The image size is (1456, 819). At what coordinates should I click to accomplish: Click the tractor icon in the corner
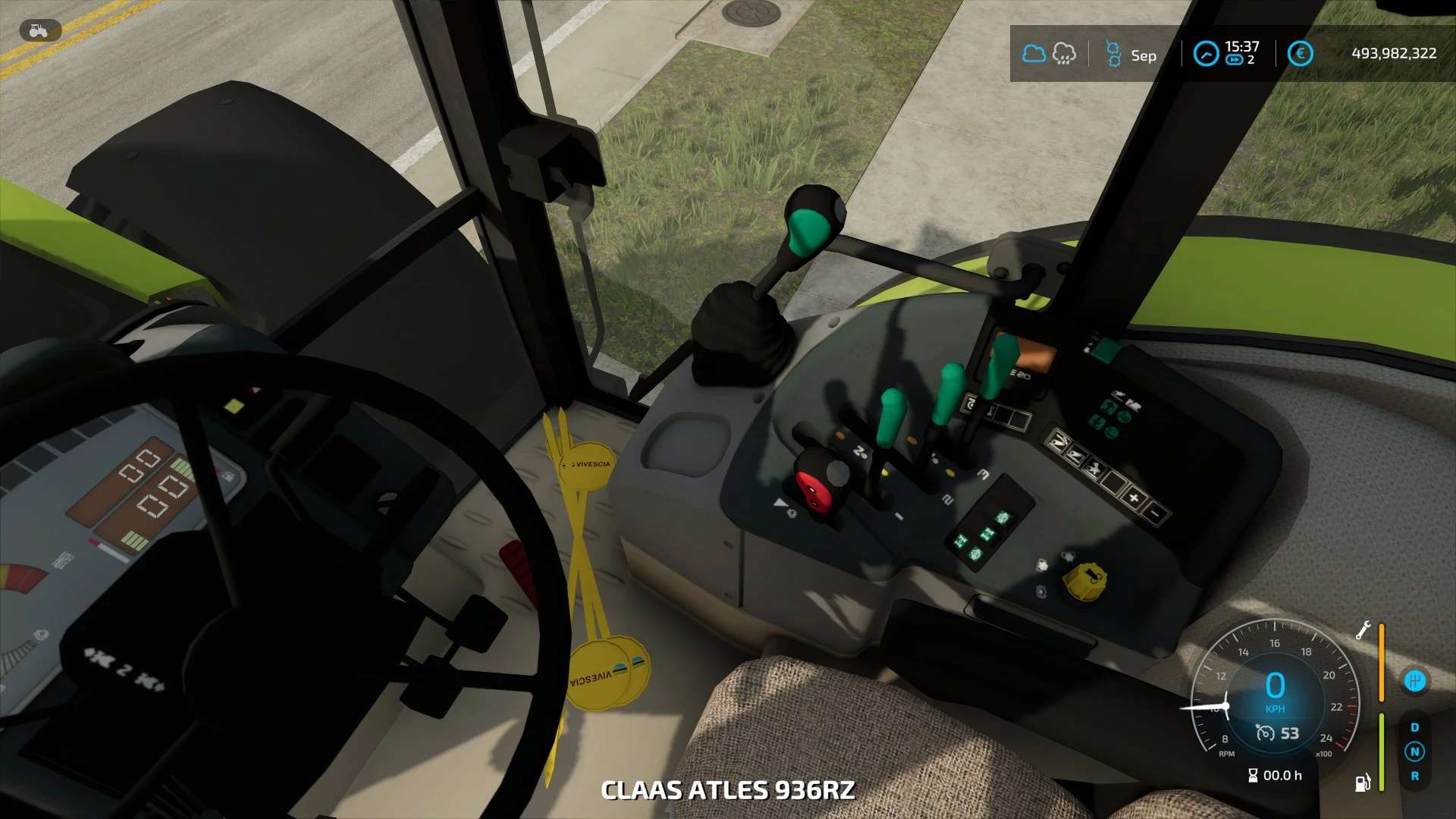point(39,30)
